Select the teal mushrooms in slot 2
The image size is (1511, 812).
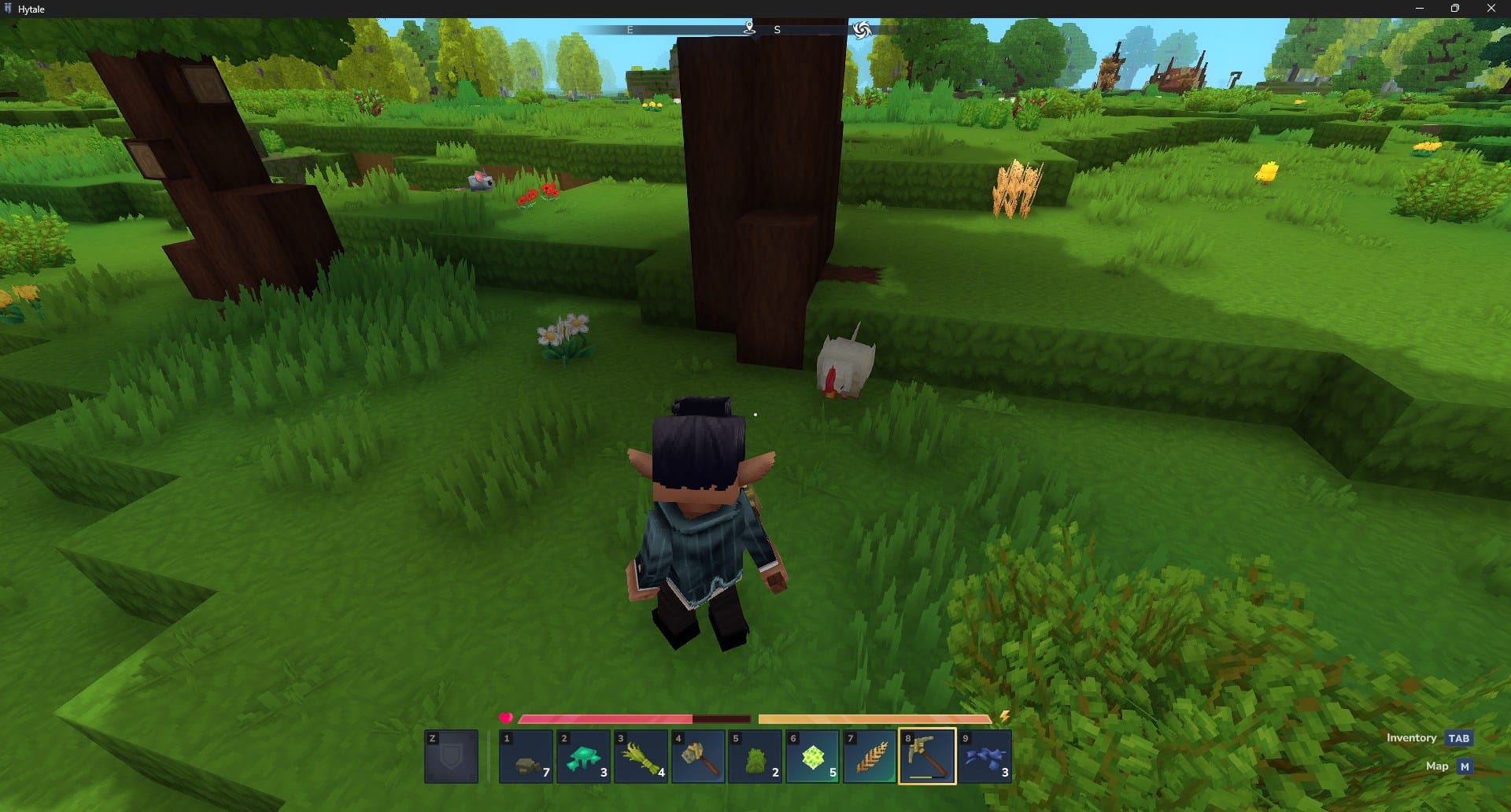click(584, 757)
